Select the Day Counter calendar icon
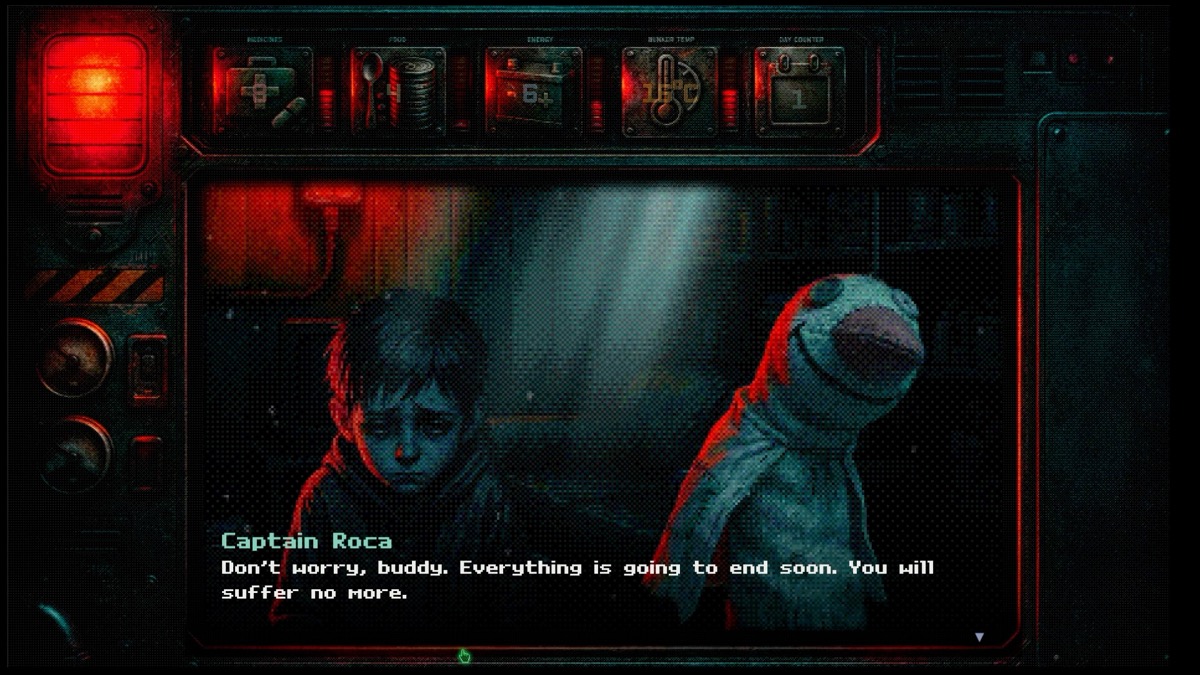This screenshot has width=1200, height=675. 799,91
